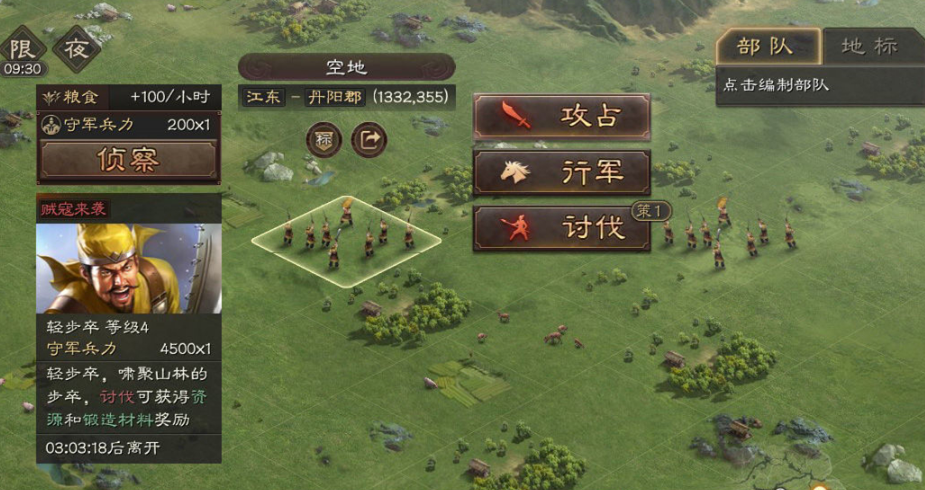Click the 侦察 scout button
The height and width of the screenshot is (490, 925).
[x=128, y=159]
